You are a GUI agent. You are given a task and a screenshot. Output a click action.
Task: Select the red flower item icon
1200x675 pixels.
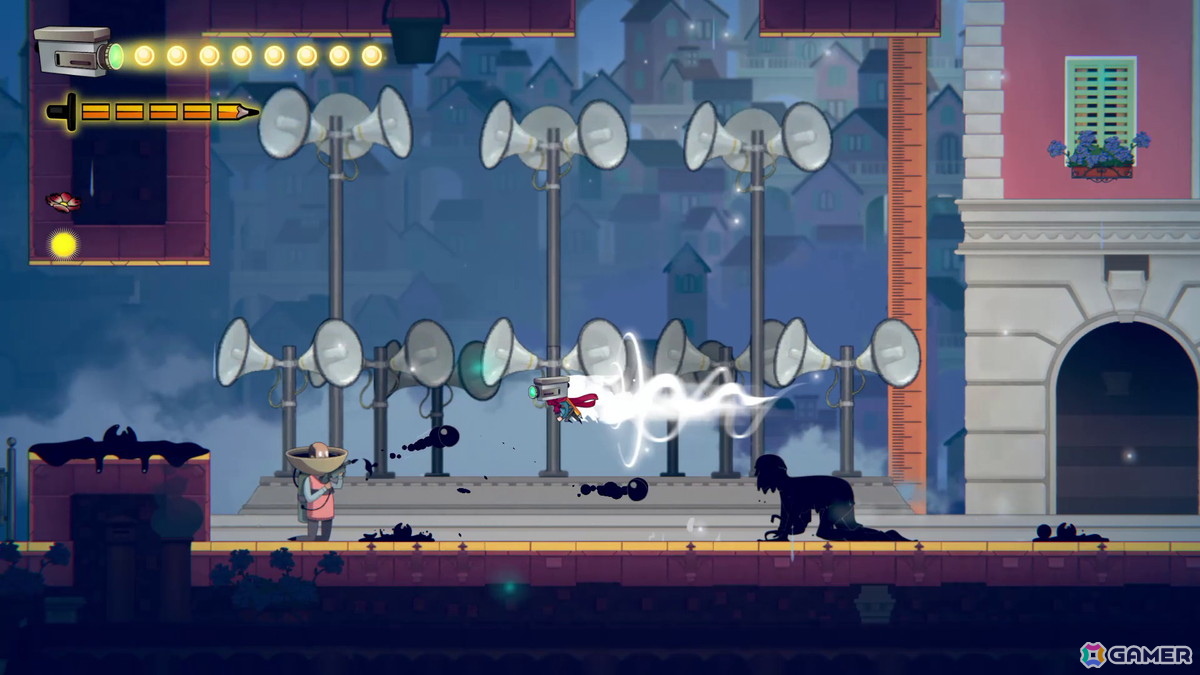pyautogui.click(x=63, y=202)
